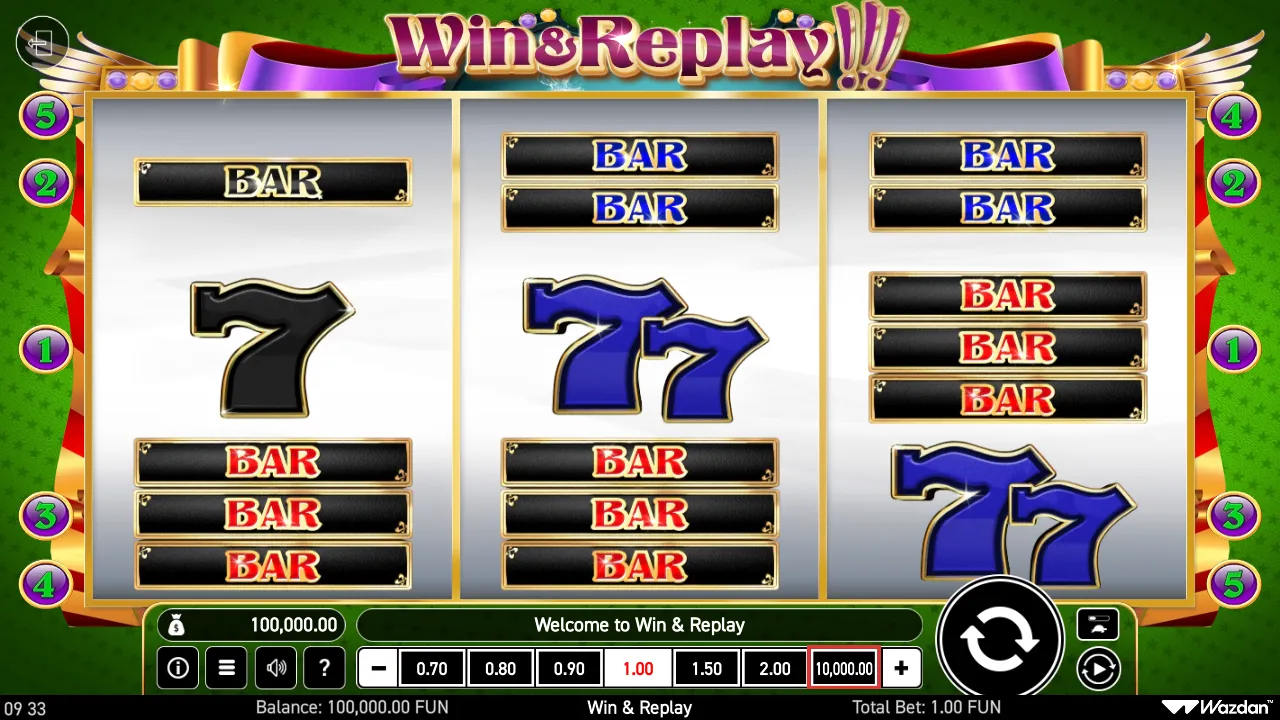Decrease the bet with the minus button
Viewport: 1280px width, 720px height.
377,668
